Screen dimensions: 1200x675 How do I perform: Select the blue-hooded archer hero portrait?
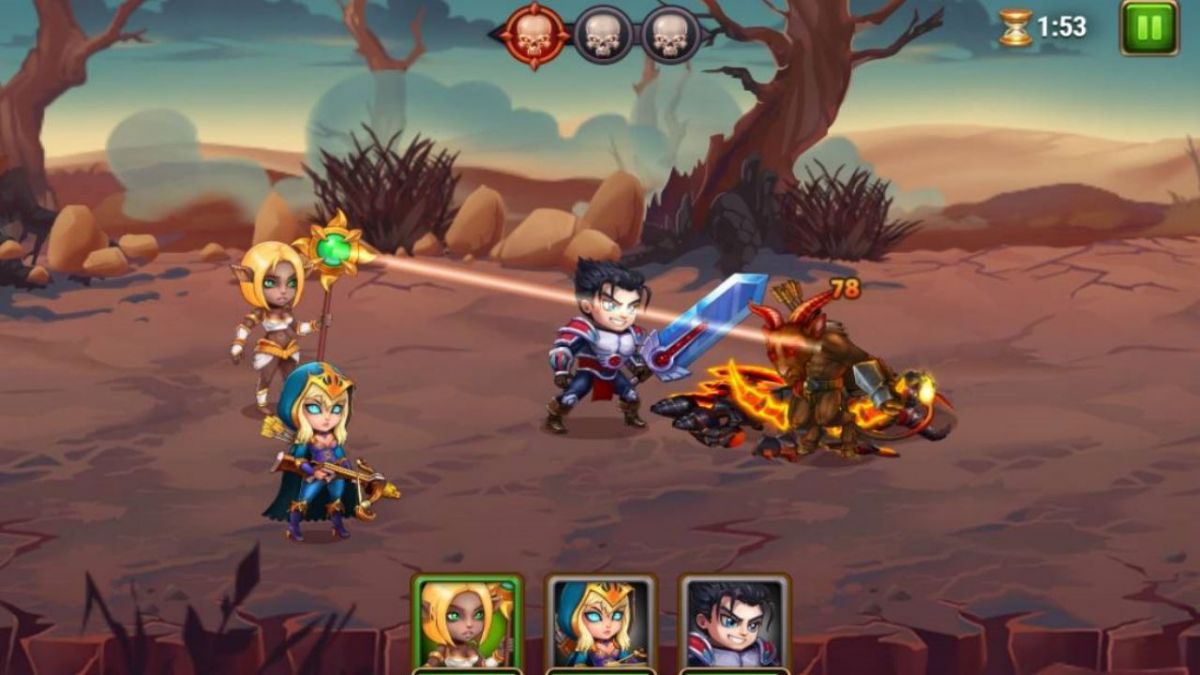(601, 623)
